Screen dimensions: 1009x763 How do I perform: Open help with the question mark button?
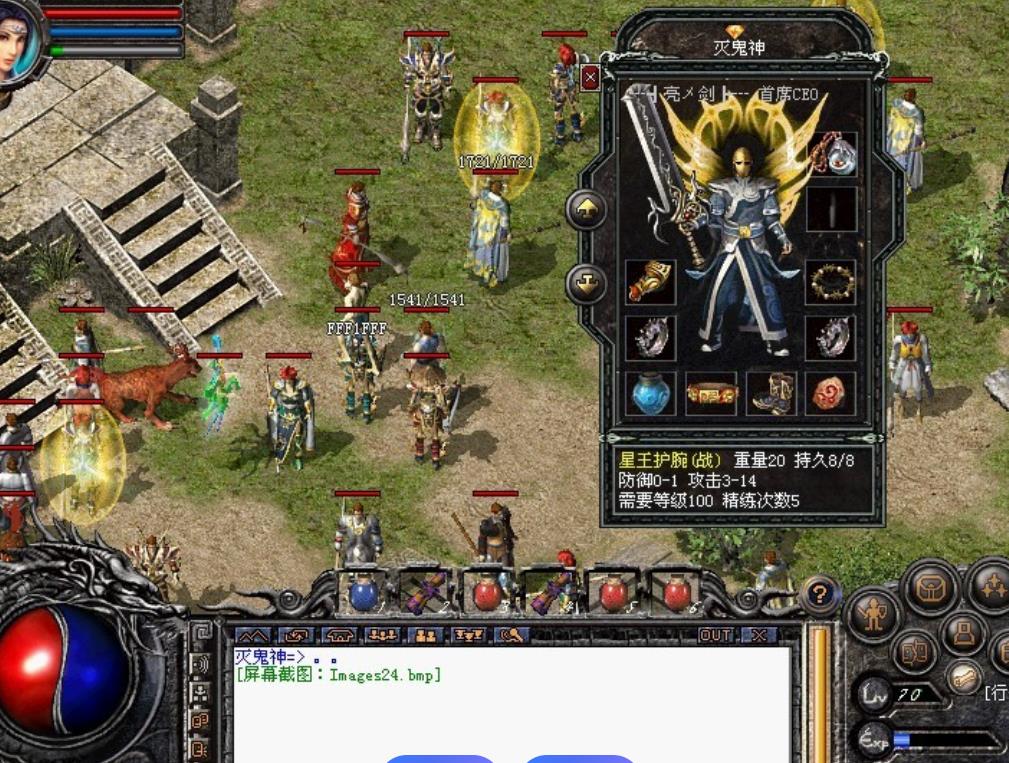[820, 596]
